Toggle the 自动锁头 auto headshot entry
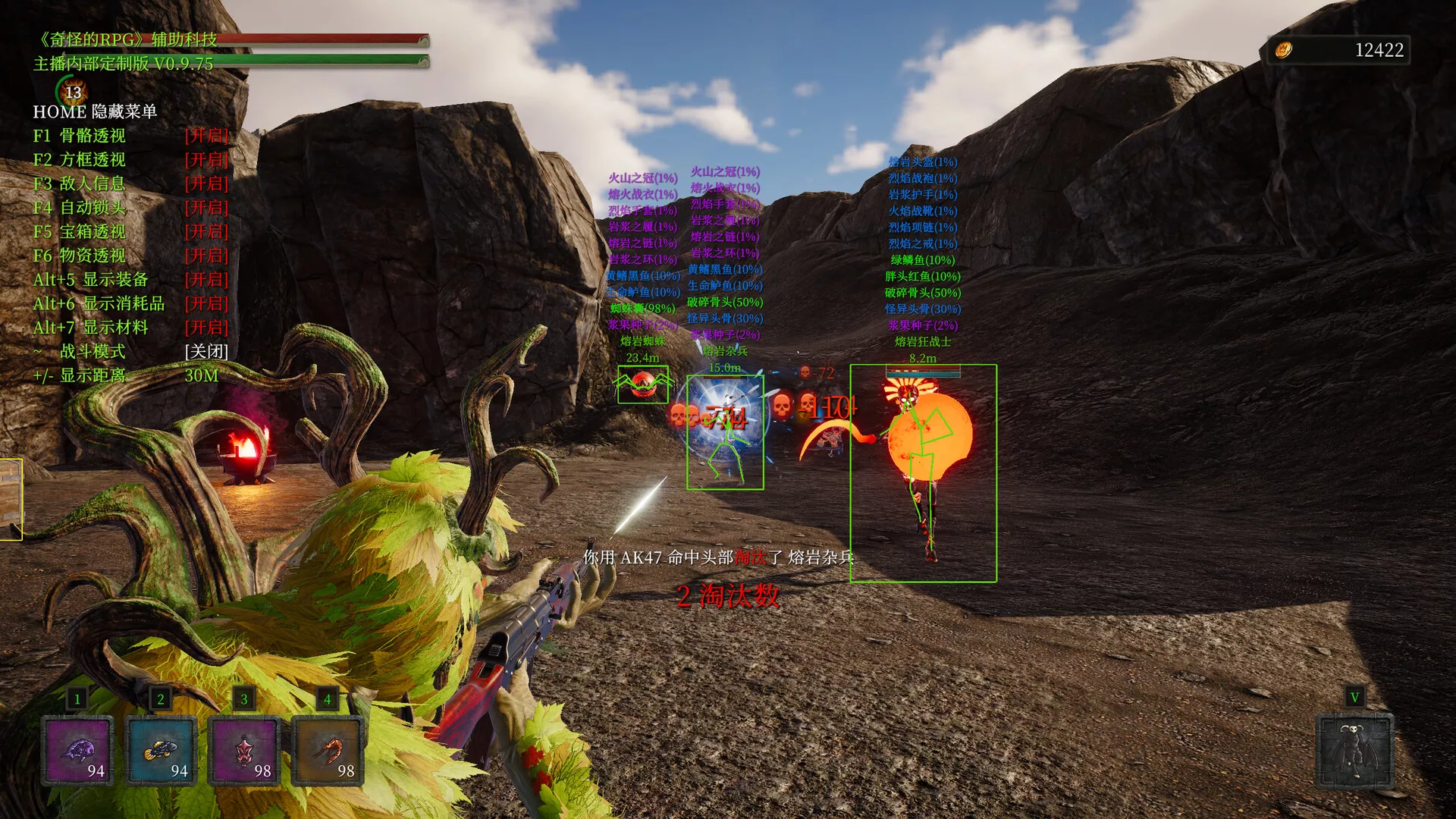Image resolution: width=1456 pixels, height=819 pixels. [x=130, y=208]
